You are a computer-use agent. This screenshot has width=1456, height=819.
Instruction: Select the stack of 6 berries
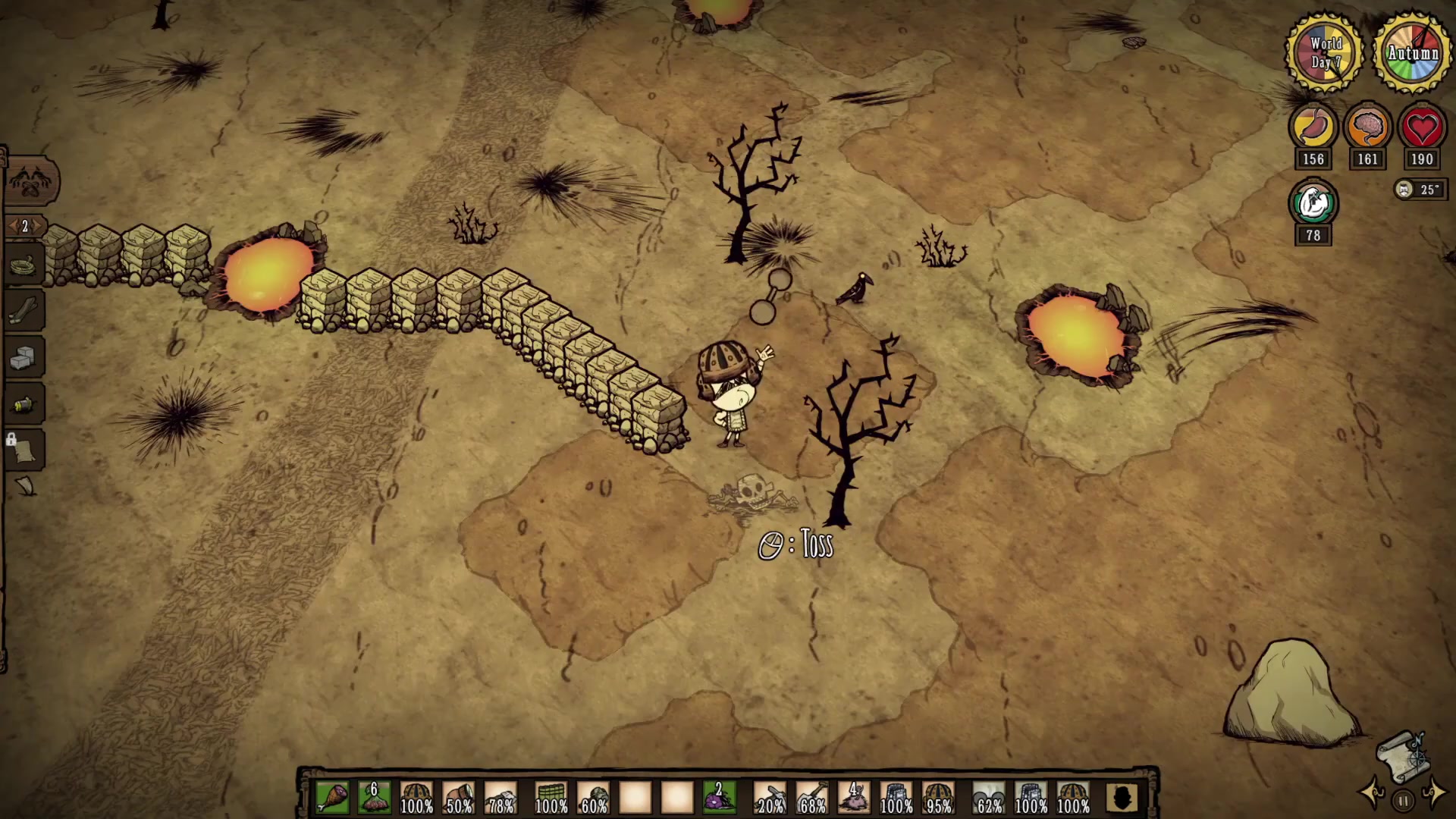374,798
